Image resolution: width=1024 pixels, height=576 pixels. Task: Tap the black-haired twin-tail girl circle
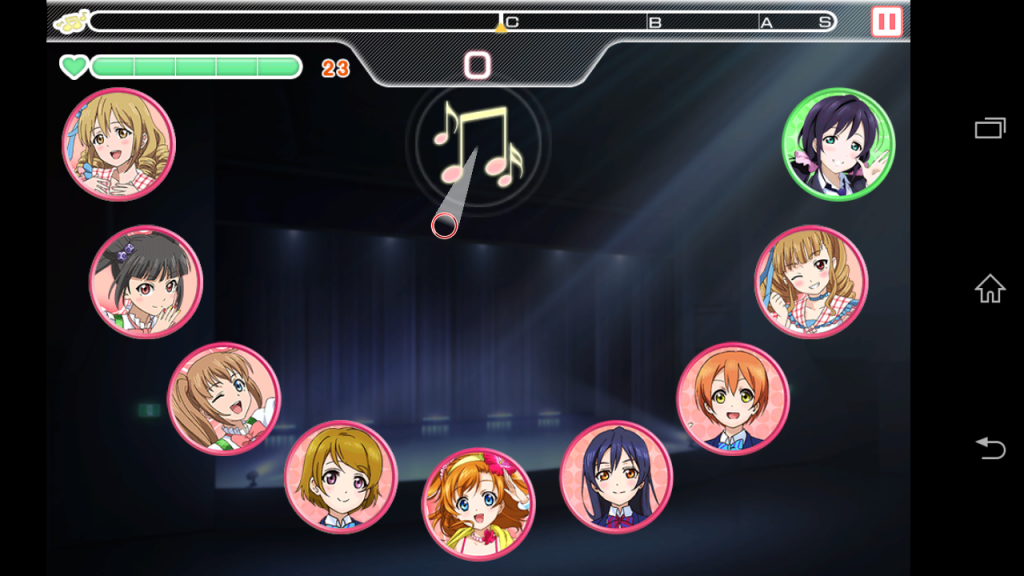point(146,281)
